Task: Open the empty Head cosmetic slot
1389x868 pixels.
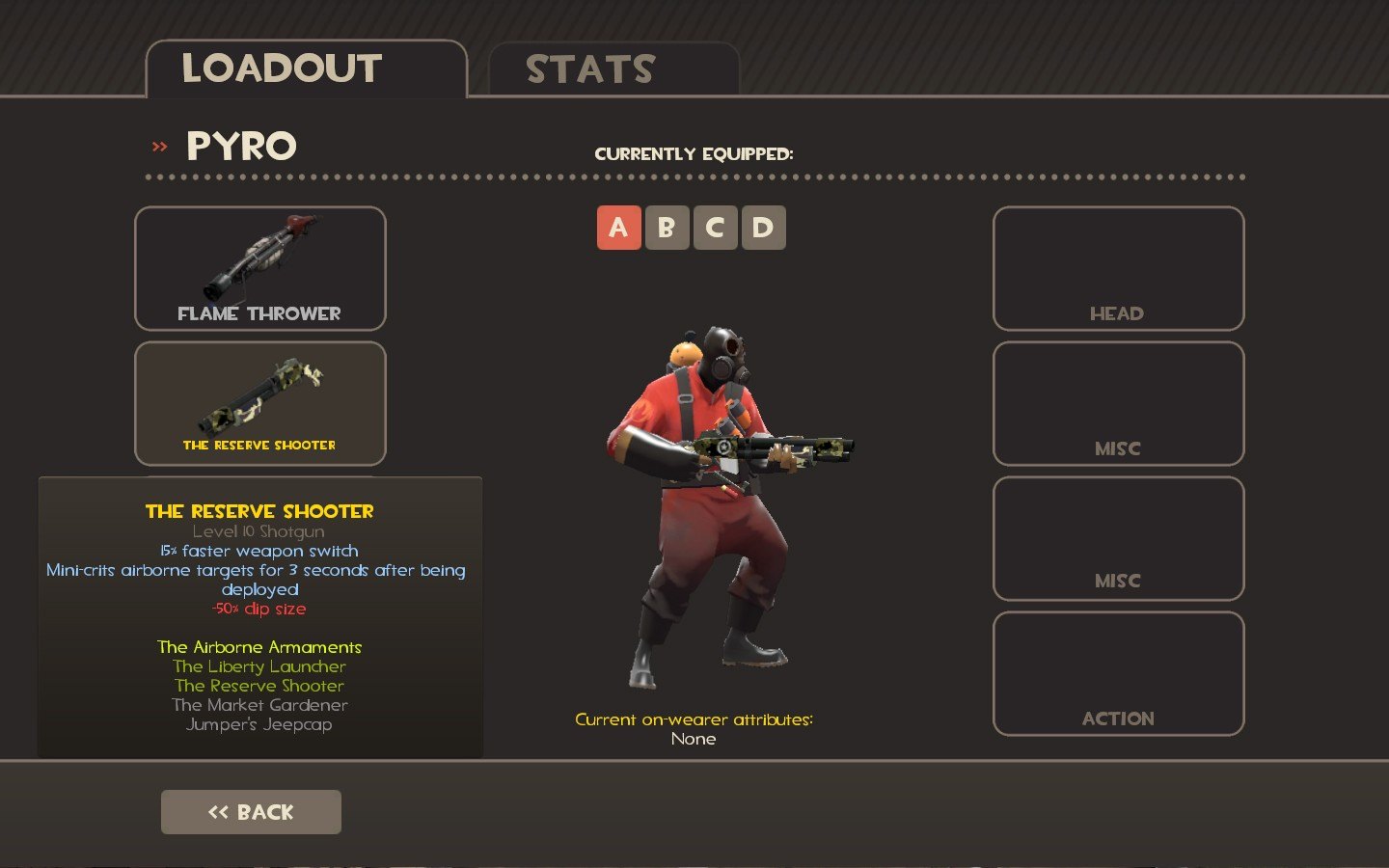Action: coord(1118,268)
